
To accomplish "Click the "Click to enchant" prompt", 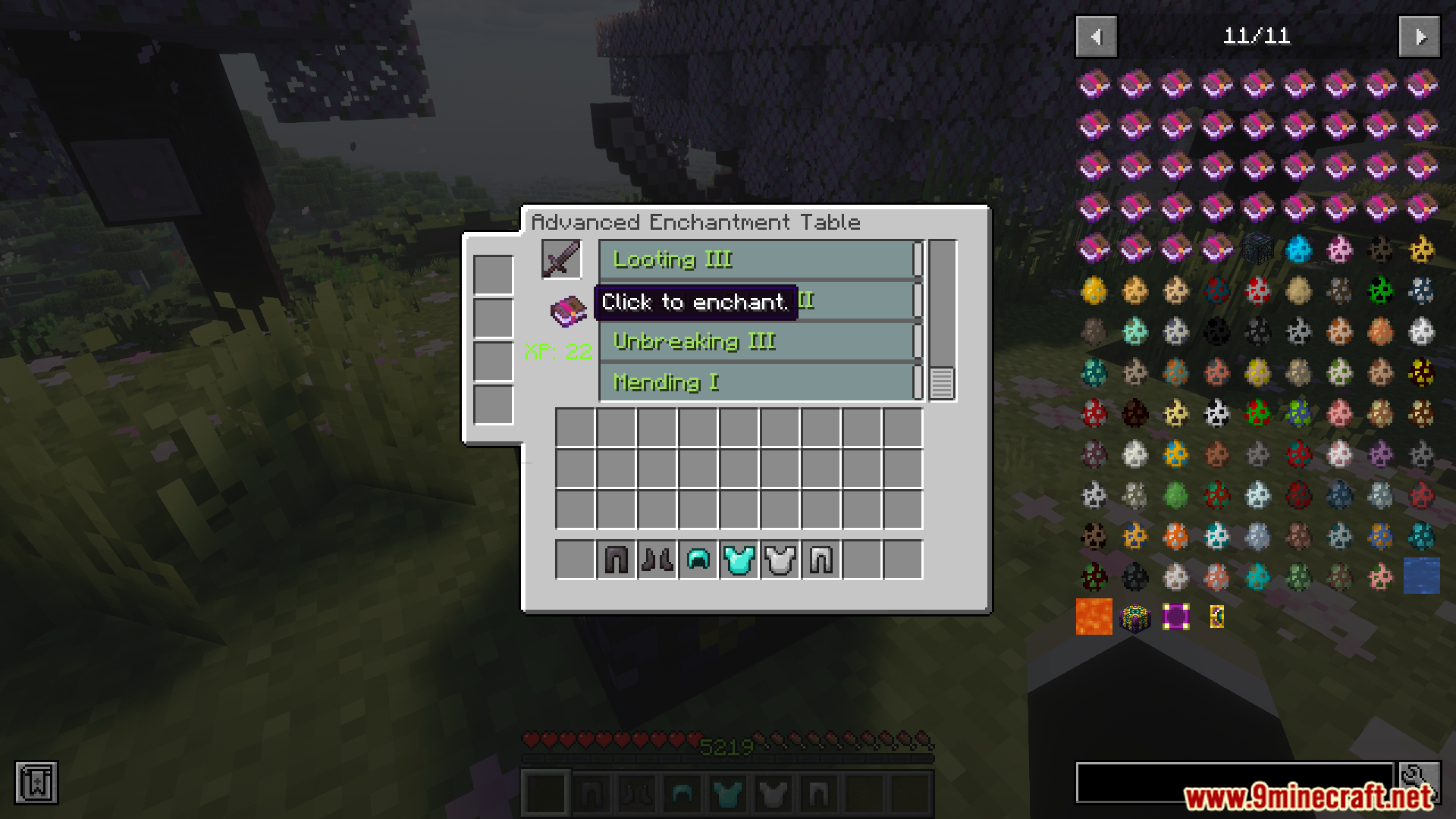I will [x=694, y=302].
